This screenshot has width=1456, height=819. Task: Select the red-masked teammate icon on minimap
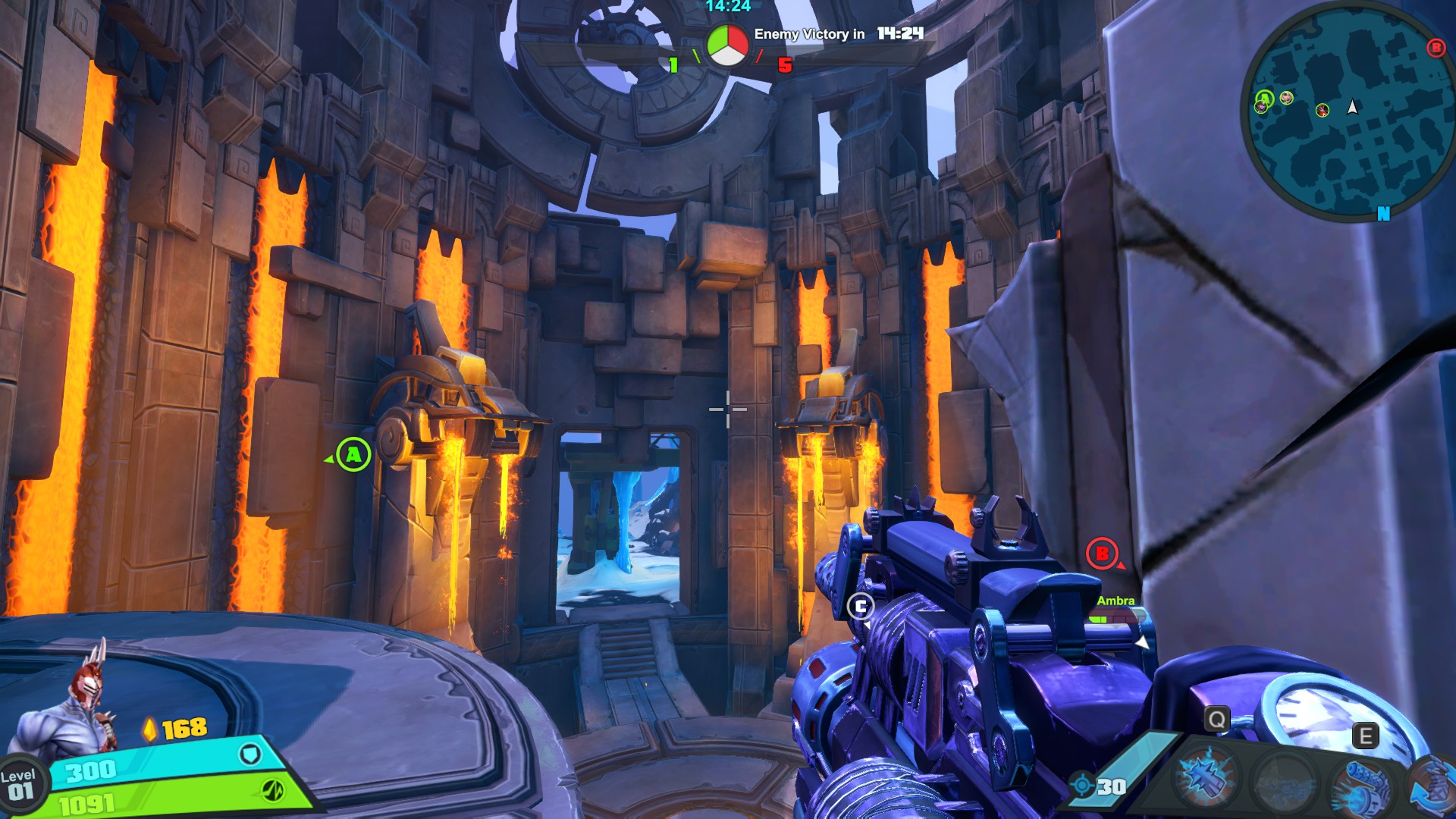pos(1323,111)
